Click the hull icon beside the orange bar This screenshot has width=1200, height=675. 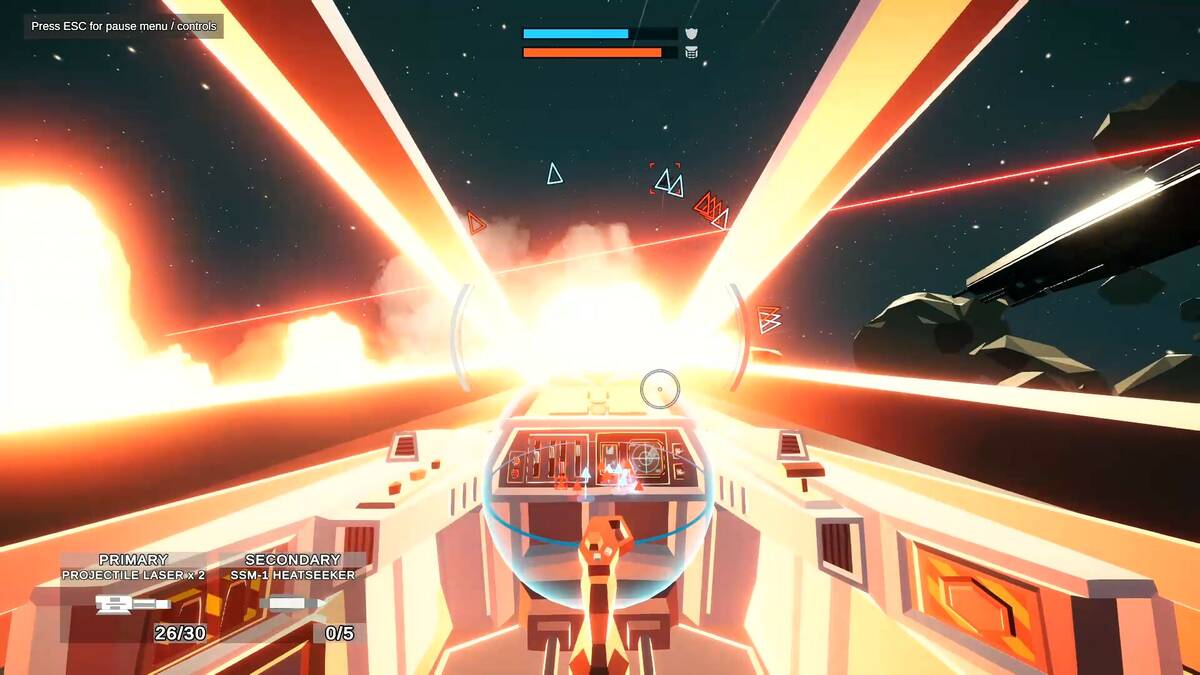(691, 53)
